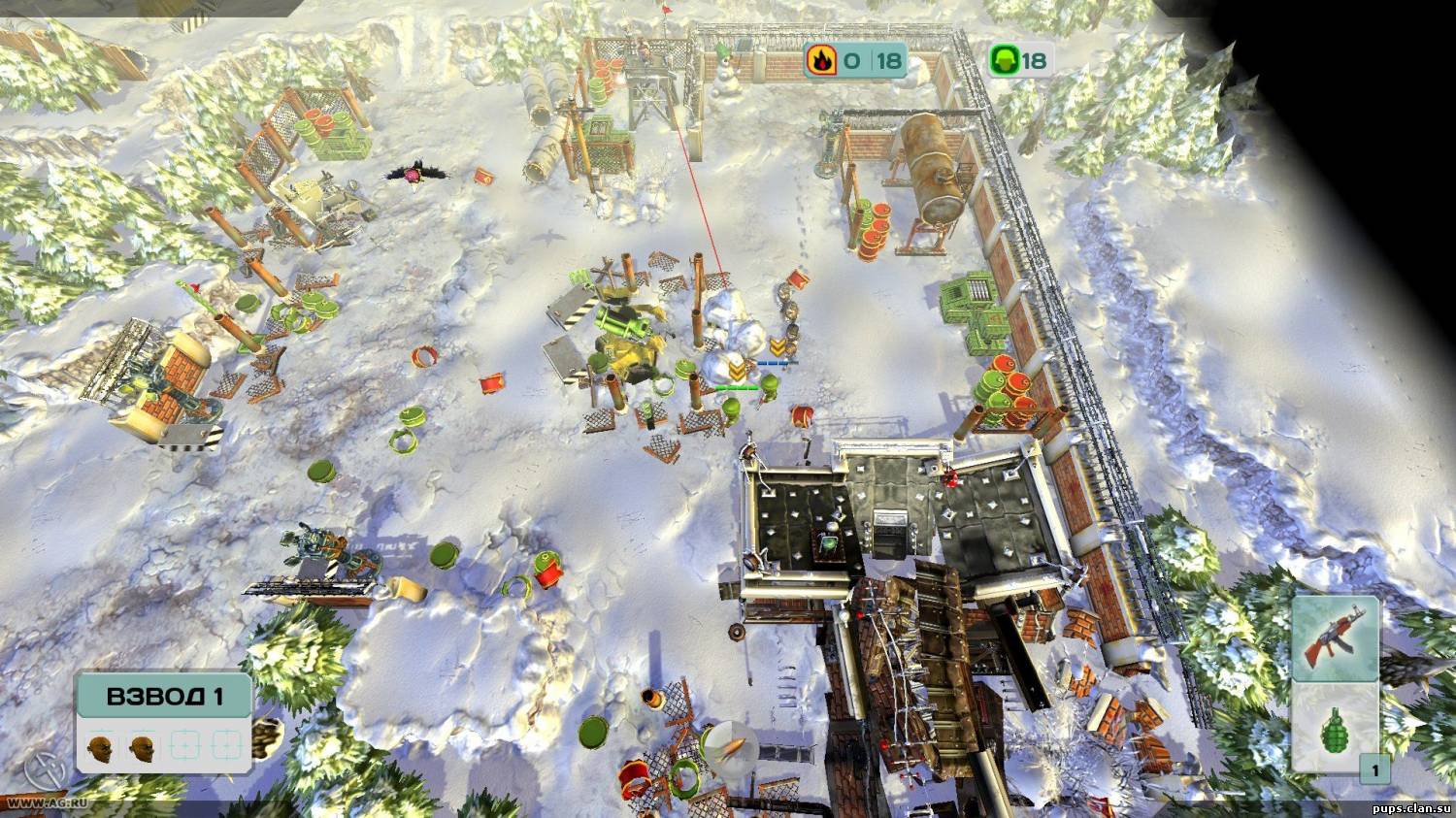The height and width of the screenshot is (818, 1456).
Task: Select the ВЗВОД 1 squad header
Action: tap(164, 697)
